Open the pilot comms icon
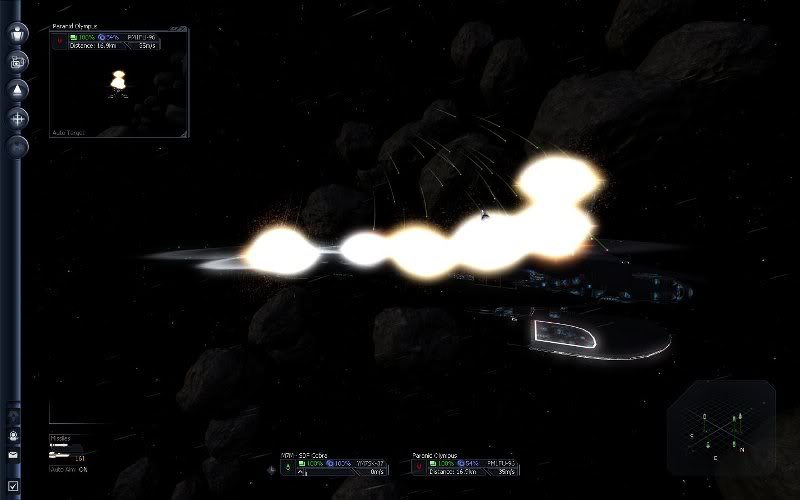 14,436
